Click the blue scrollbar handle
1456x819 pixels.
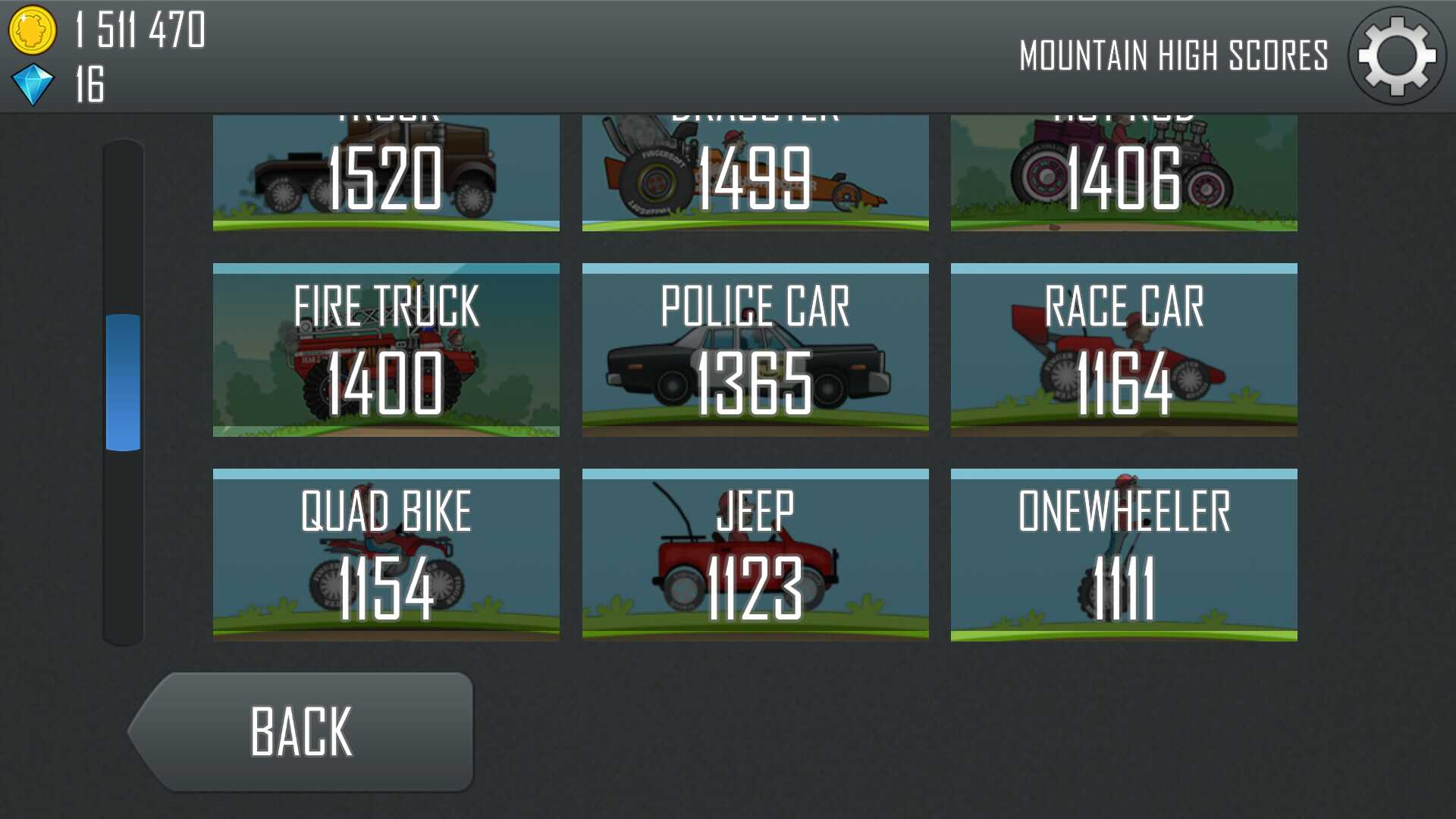pyautogui.click(x=123, y=382)
